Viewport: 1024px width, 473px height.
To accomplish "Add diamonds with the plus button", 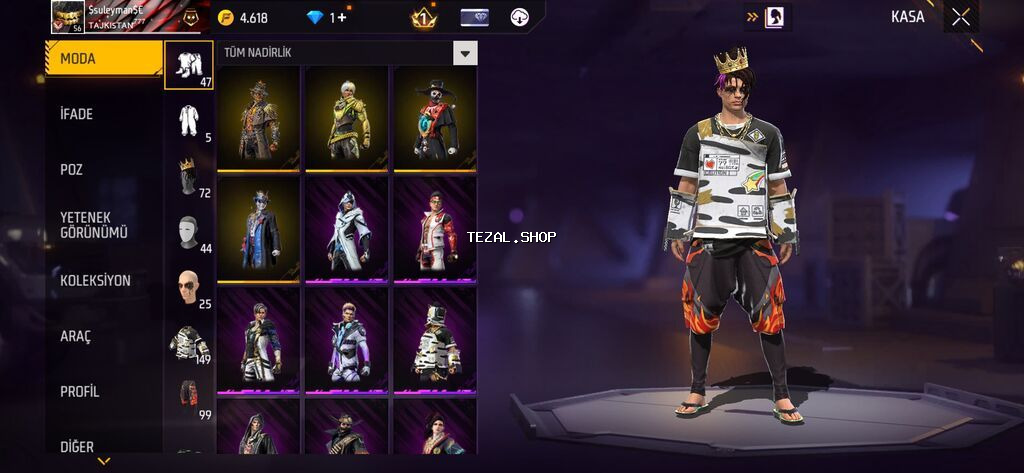I will click(x=342, y=17).
